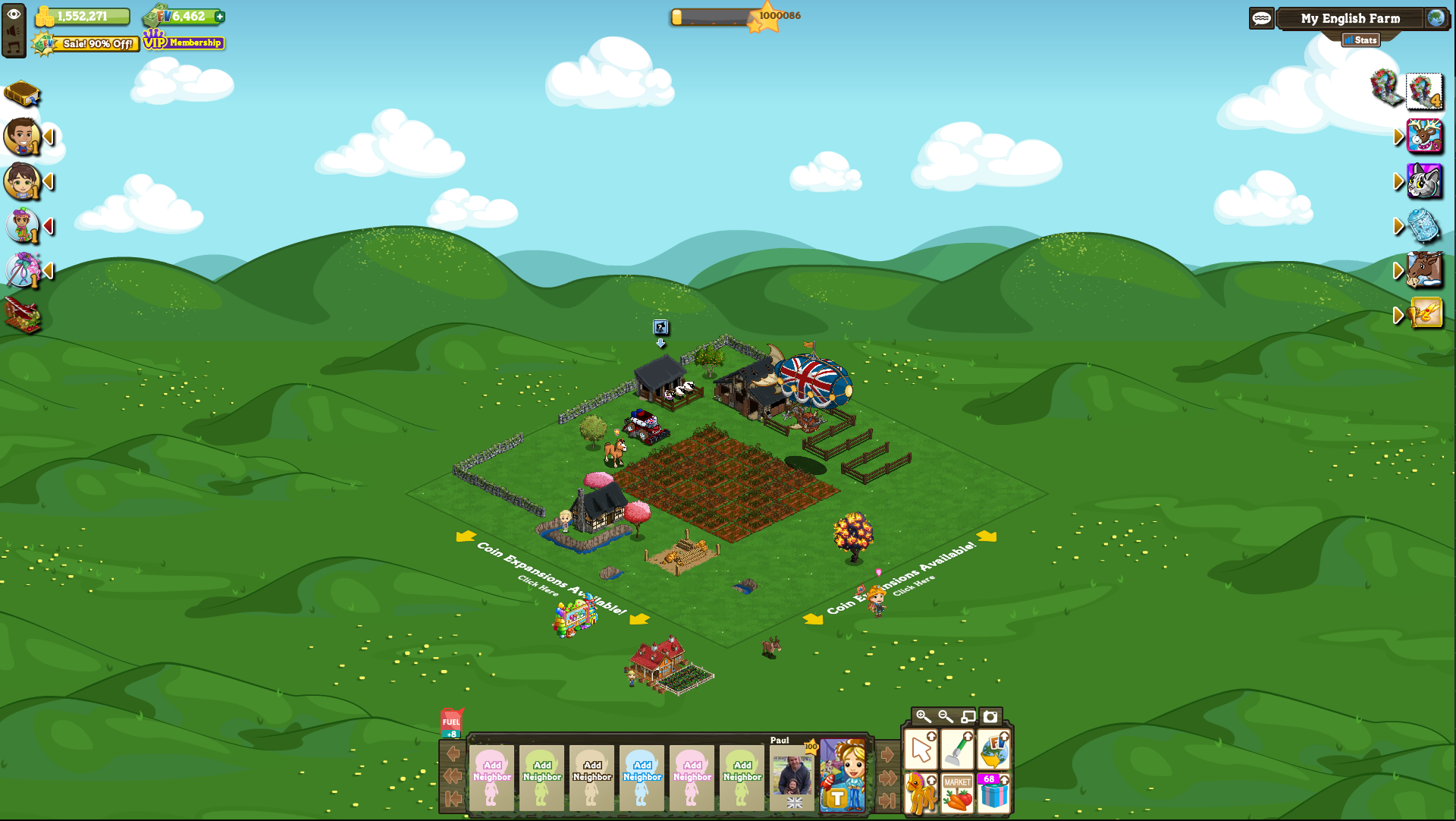
Task: Open the Sale! 90% Off! offer
Action: click(x=86, y=44)
